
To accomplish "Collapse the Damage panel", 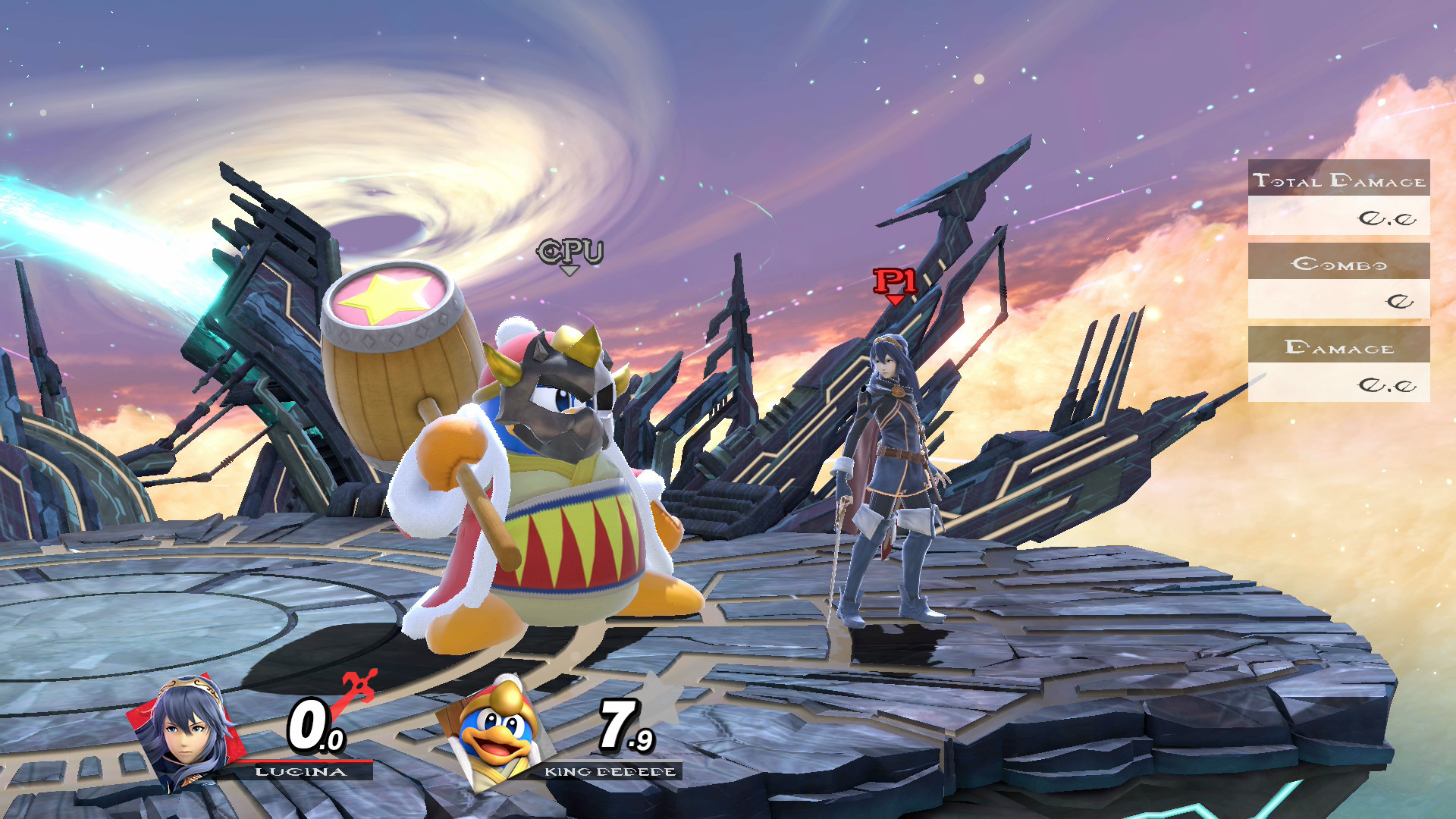I will point(1338,347).
